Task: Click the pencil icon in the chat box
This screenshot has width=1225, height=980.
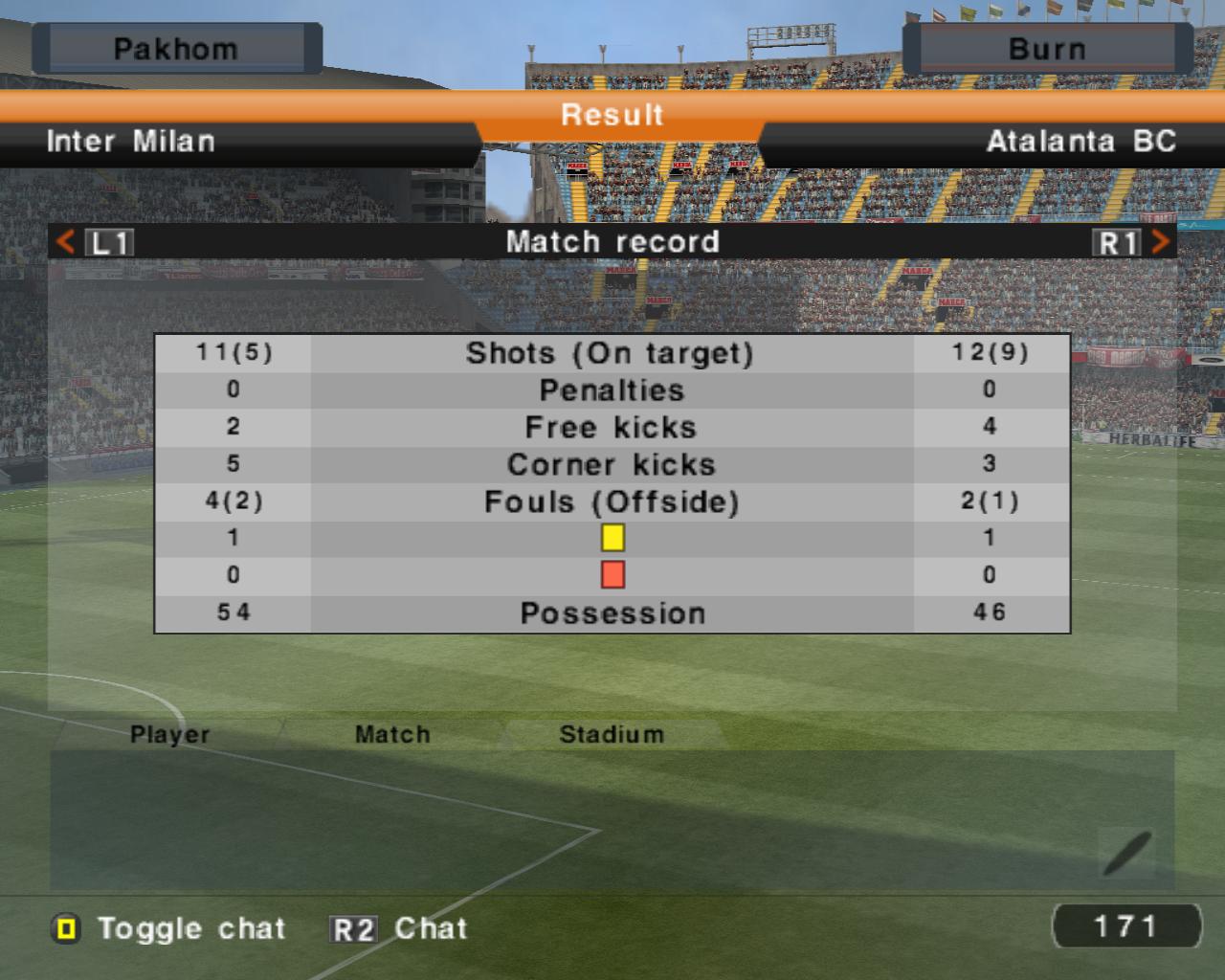Action: coord(1126,853)
